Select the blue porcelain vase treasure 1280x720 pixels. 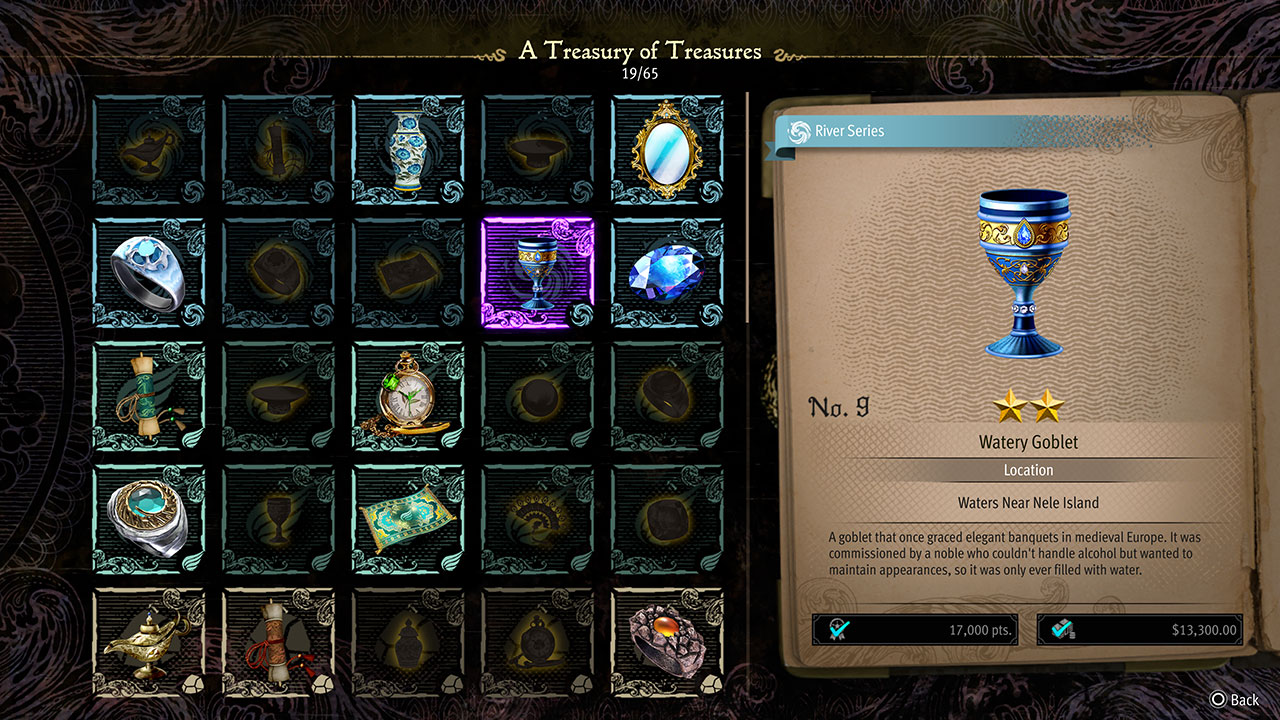[x=408, y=151]
